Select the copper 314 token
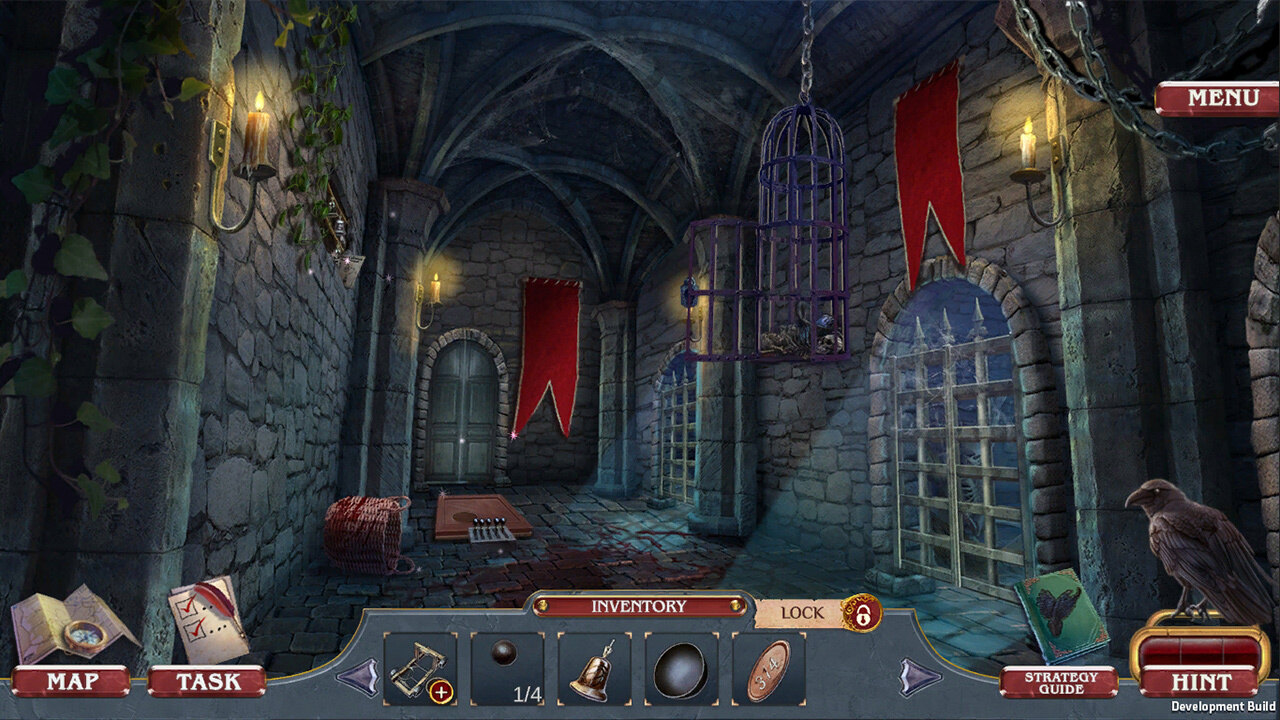Screen dimensions: 1280x720 (x=768, y=668)
